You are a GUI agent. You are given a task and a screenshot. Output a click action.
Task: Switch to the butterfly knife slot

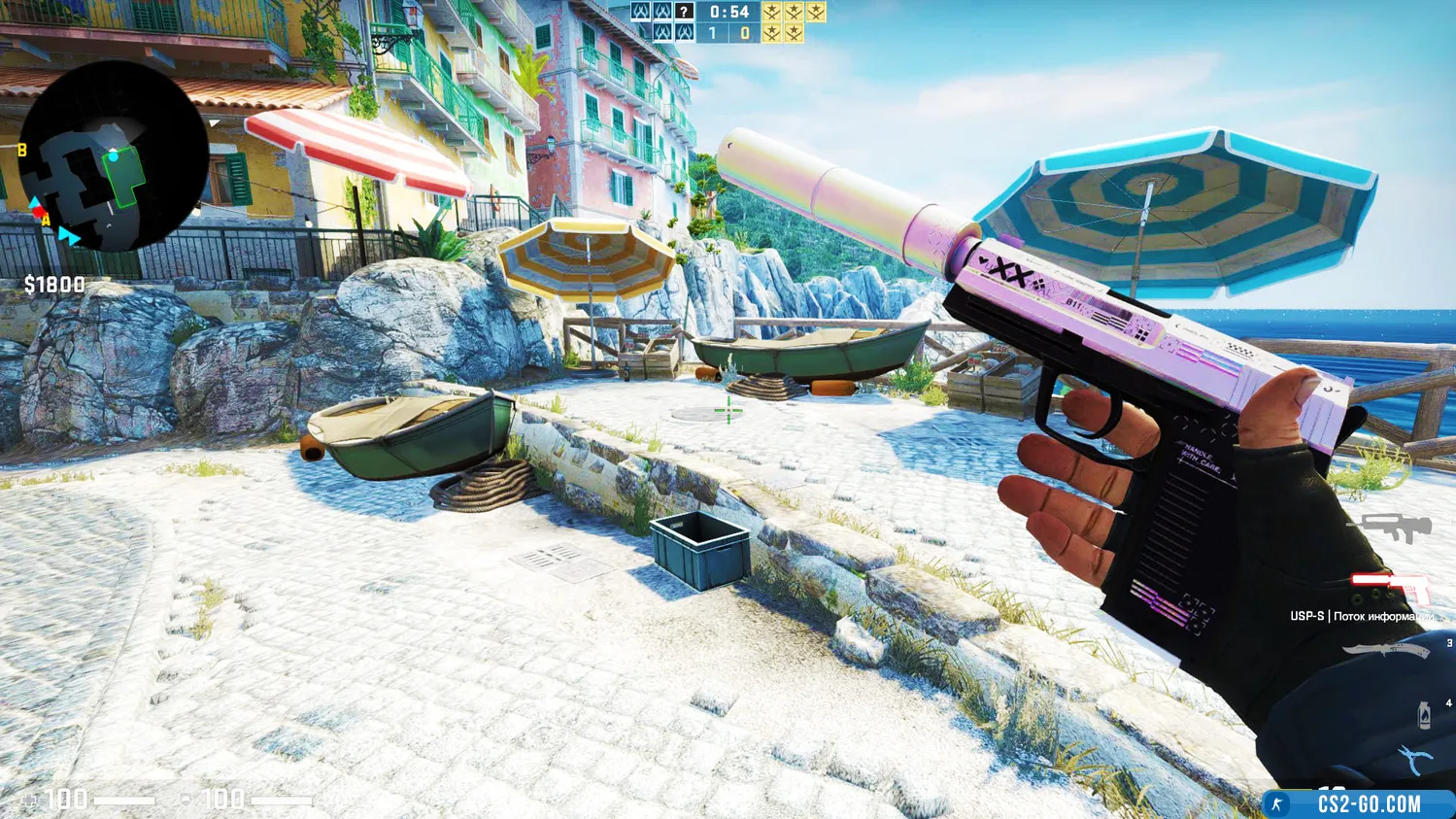[x=1386, y=651]
